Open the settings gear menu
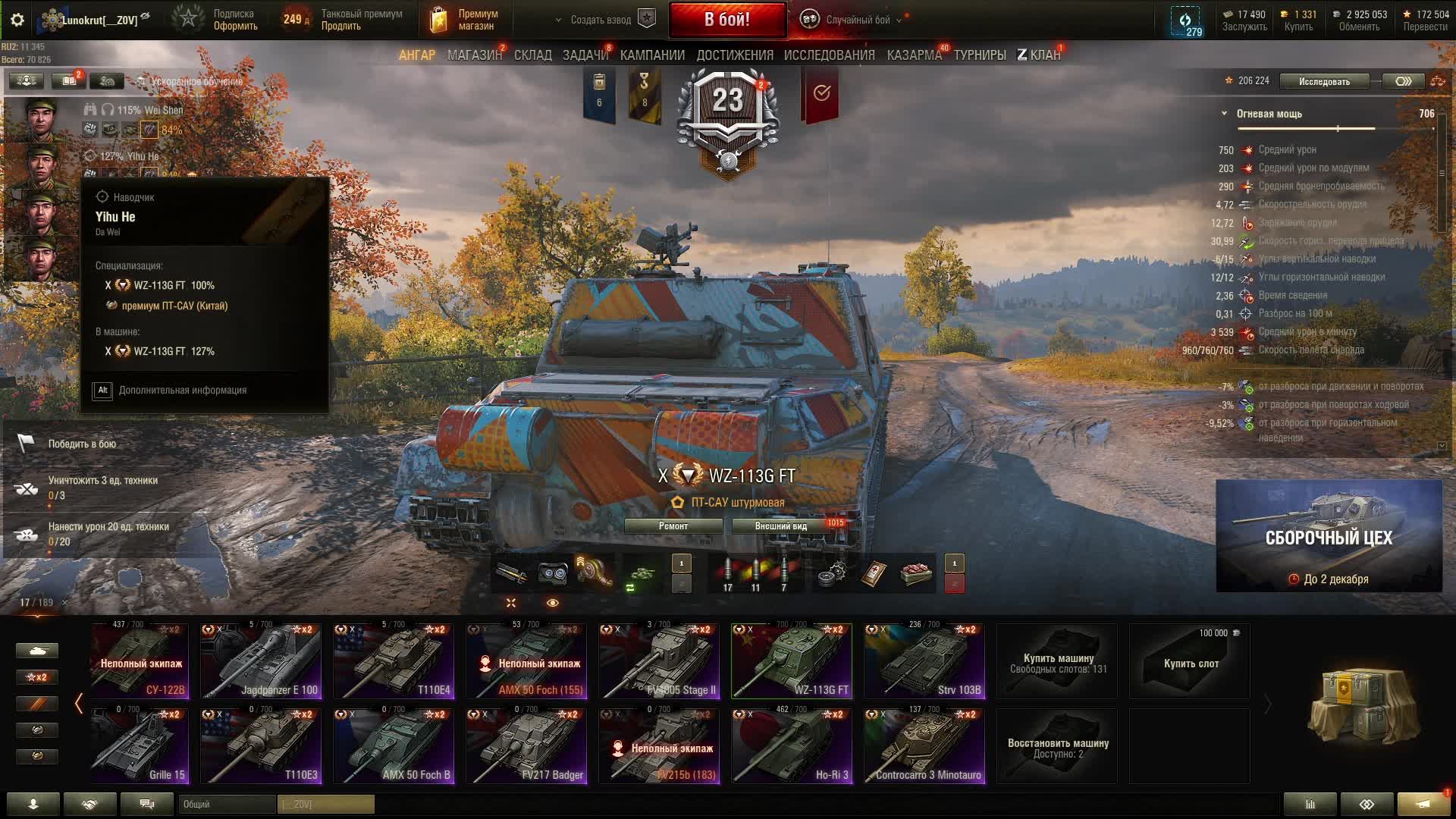1456x819 pixels. 17,20
